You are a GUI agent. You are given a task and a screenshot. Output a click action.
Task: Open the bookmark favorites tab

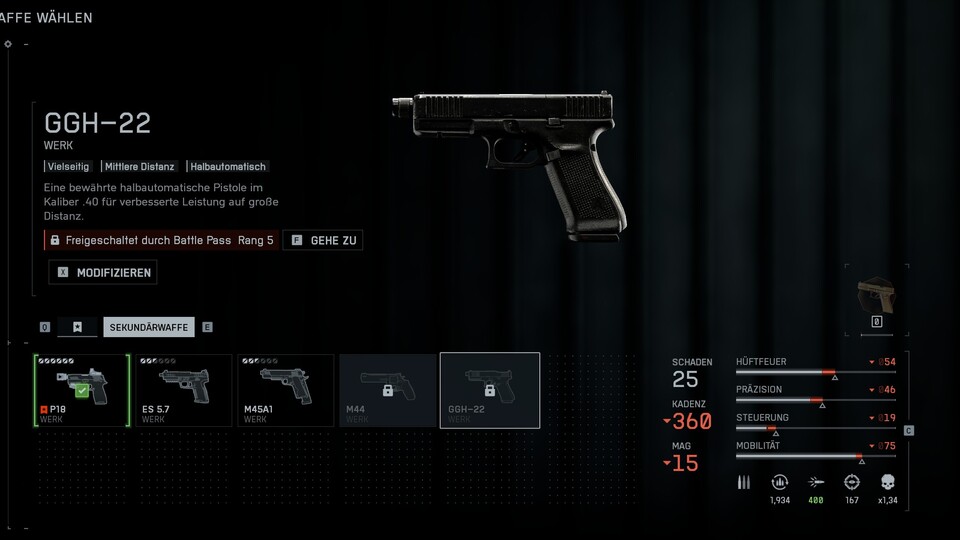point(78,327)
